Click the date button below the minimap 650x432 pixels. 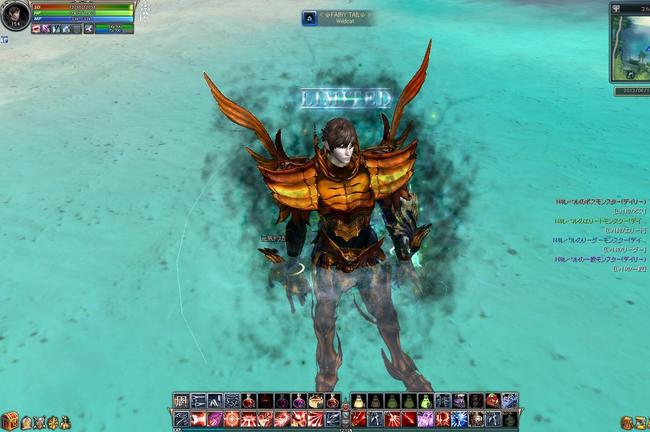point(631,90)
